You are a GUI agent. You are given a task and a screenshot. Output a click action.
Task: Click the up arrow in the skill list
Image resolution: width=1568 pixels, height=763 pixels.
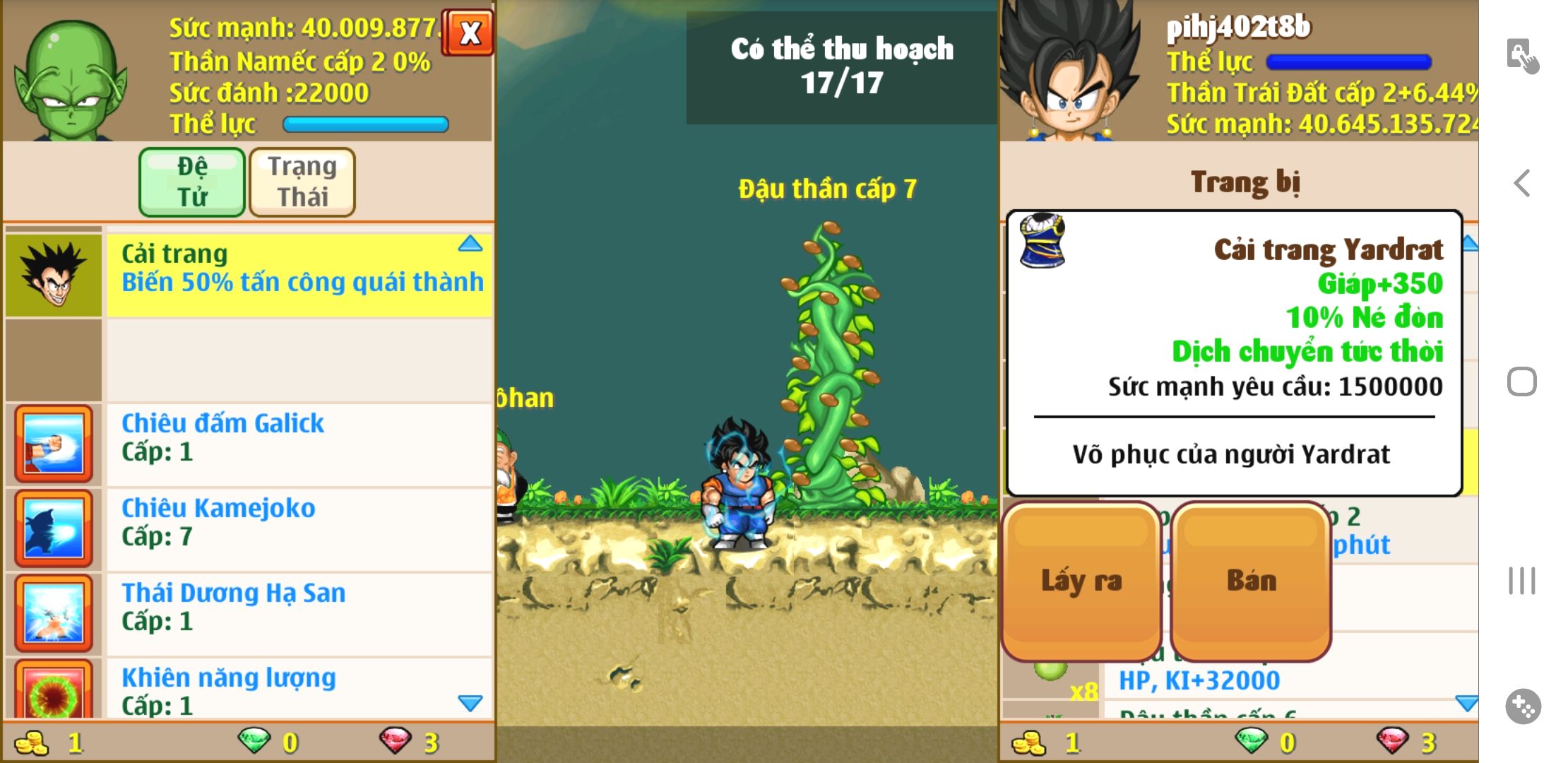pyautogui.click(x=470, y=244)
